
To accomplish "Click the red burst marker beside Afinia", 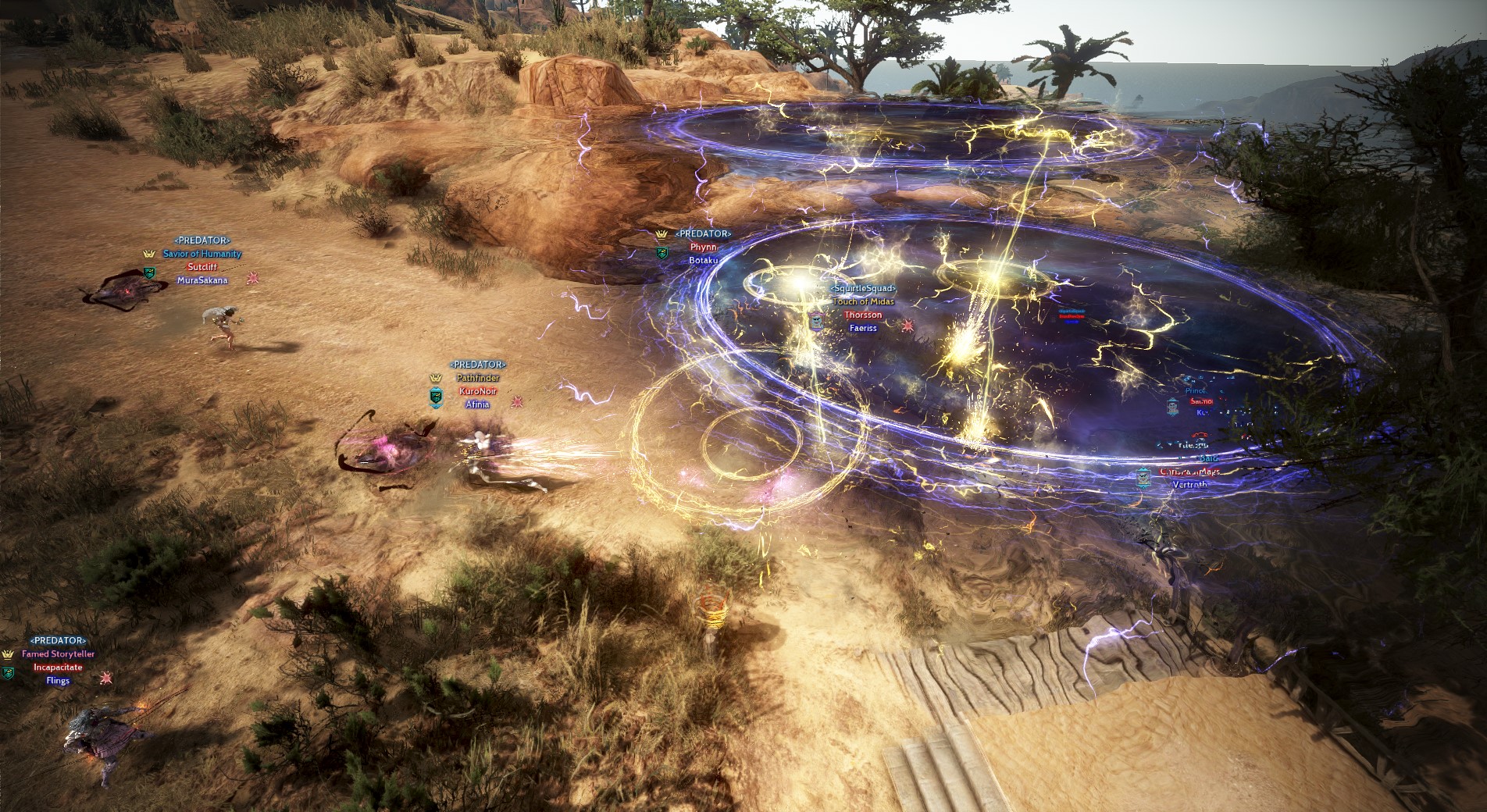I will (517, 402).
